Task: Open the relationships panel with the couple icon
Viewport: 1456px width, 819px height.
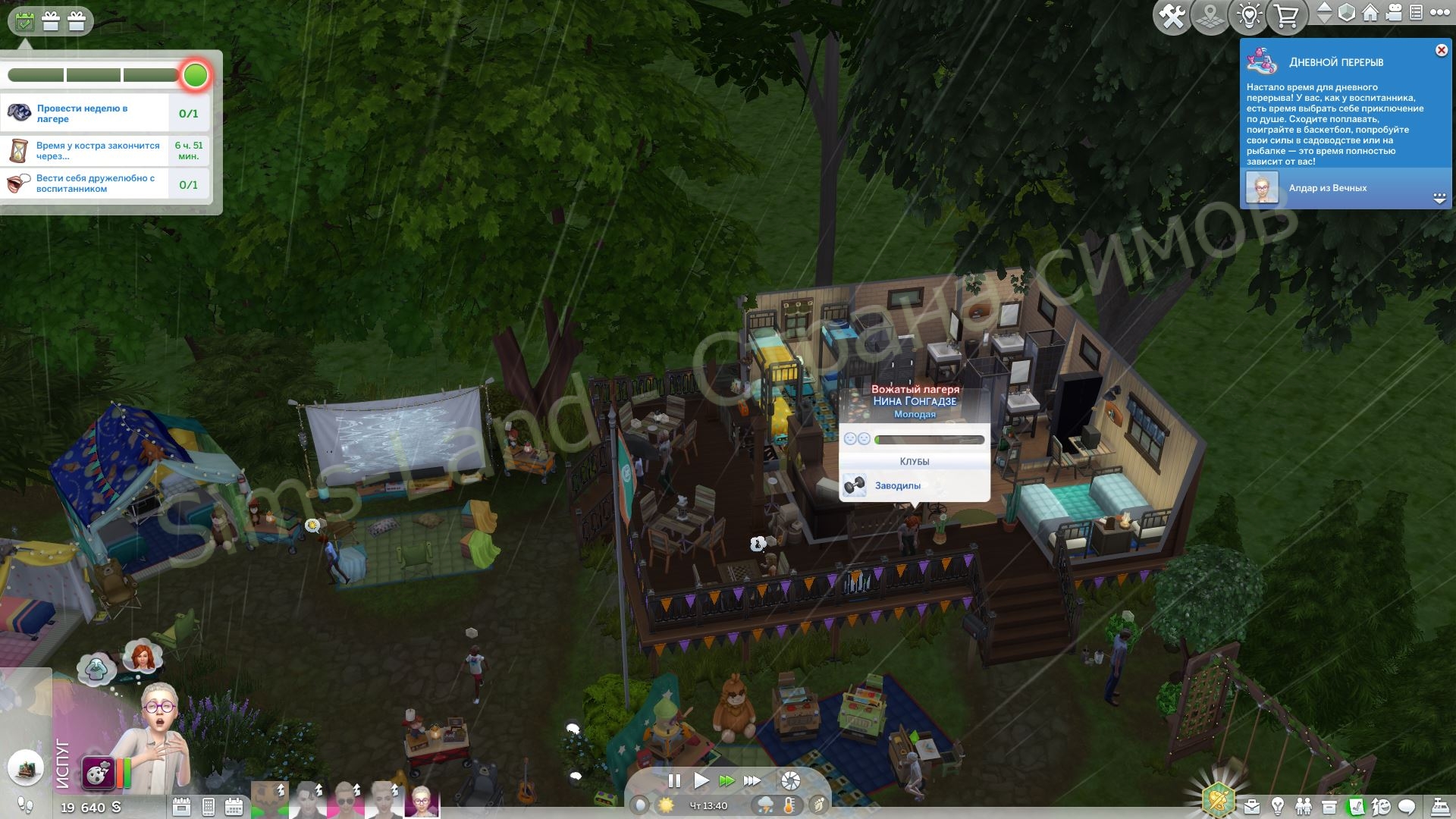Action: (1304, 807)
